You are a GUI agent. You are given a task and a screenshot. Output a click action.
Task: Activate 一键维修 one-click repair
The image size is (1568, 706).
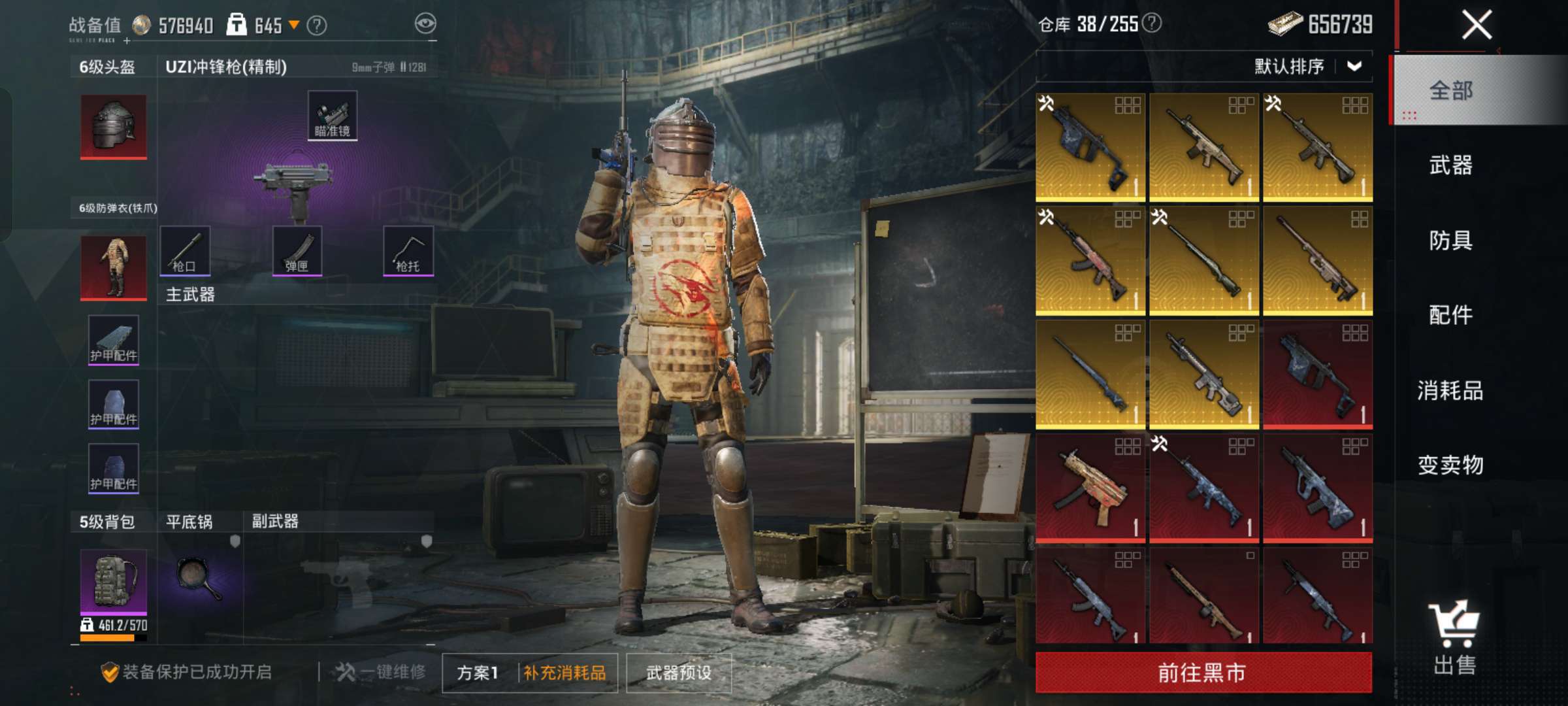(x=381, y=672)
